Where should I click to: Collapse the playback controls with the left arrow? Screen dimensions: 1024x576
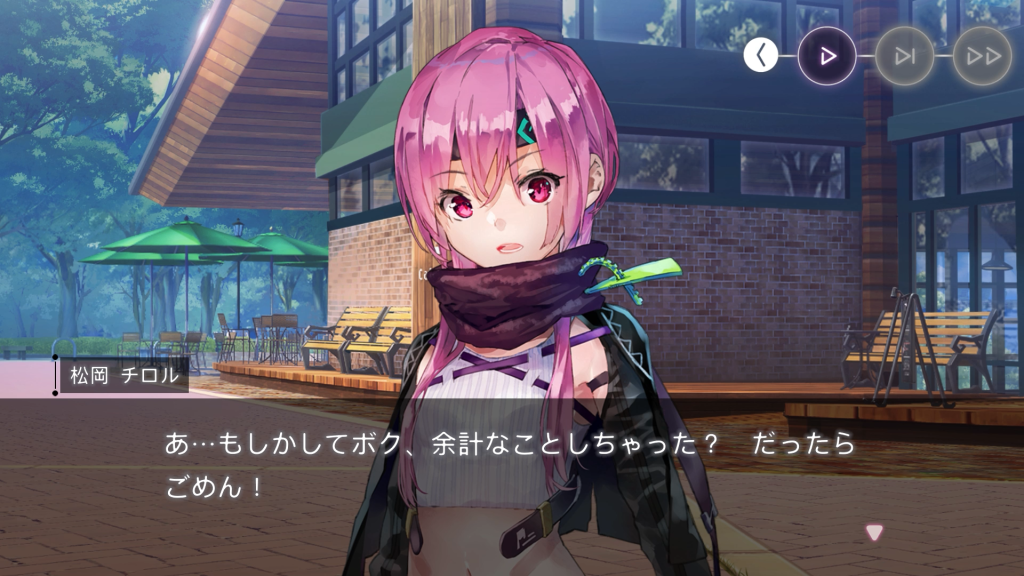click(x=760, y=56)
